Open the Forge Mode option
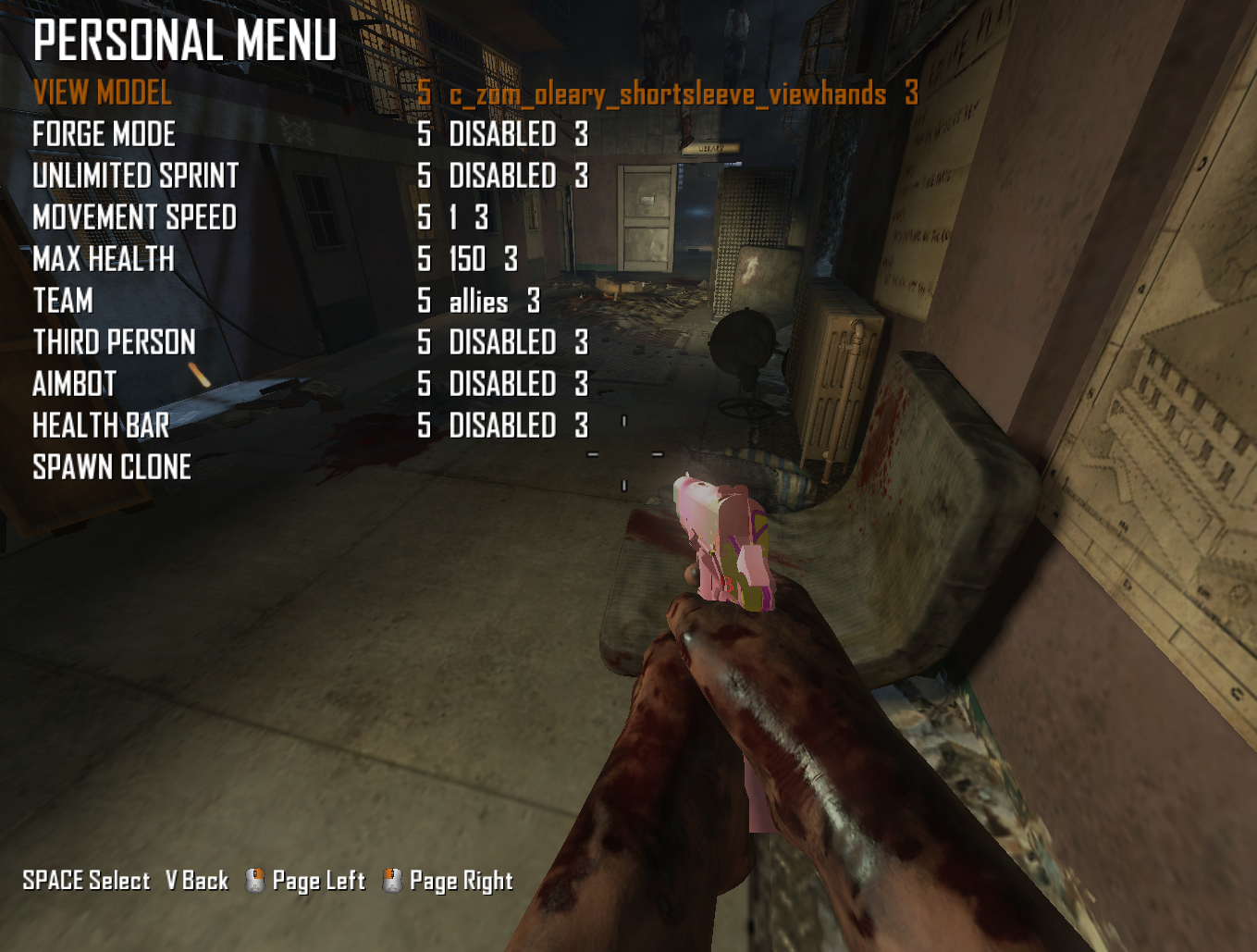 104,134
